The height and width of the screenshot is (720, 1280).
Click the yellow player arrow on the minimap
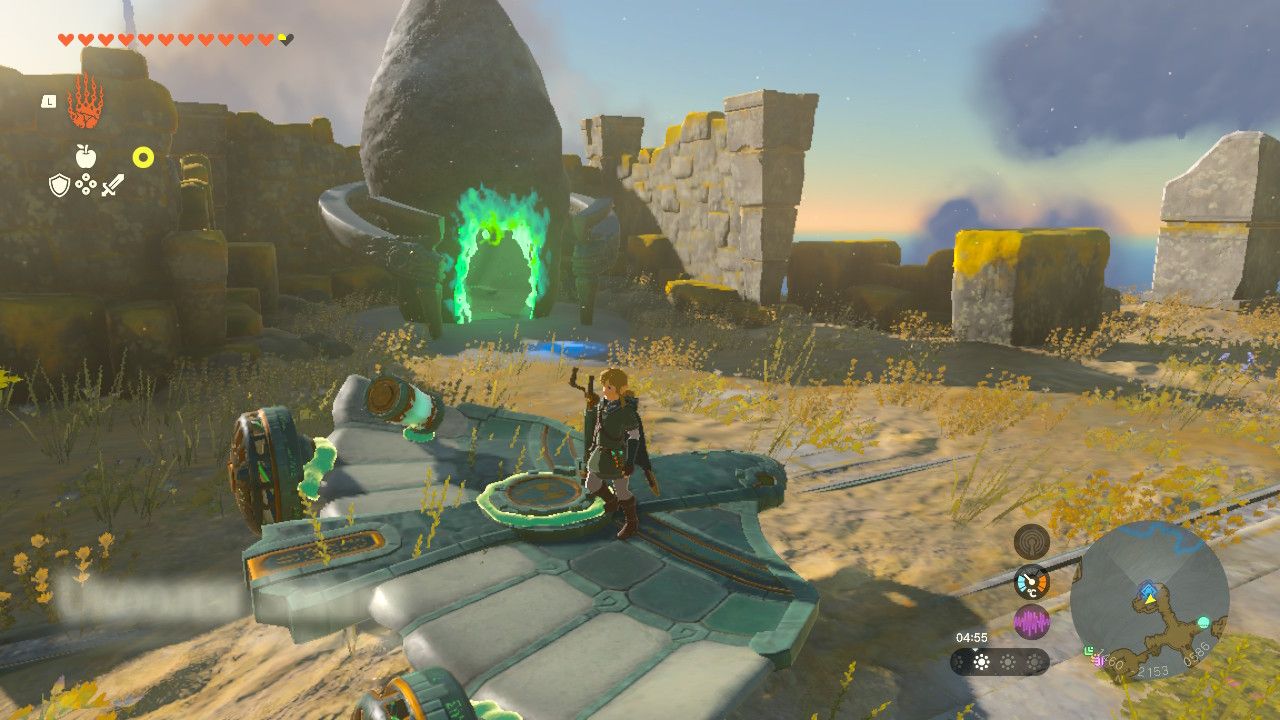[x=1150, y=599]
